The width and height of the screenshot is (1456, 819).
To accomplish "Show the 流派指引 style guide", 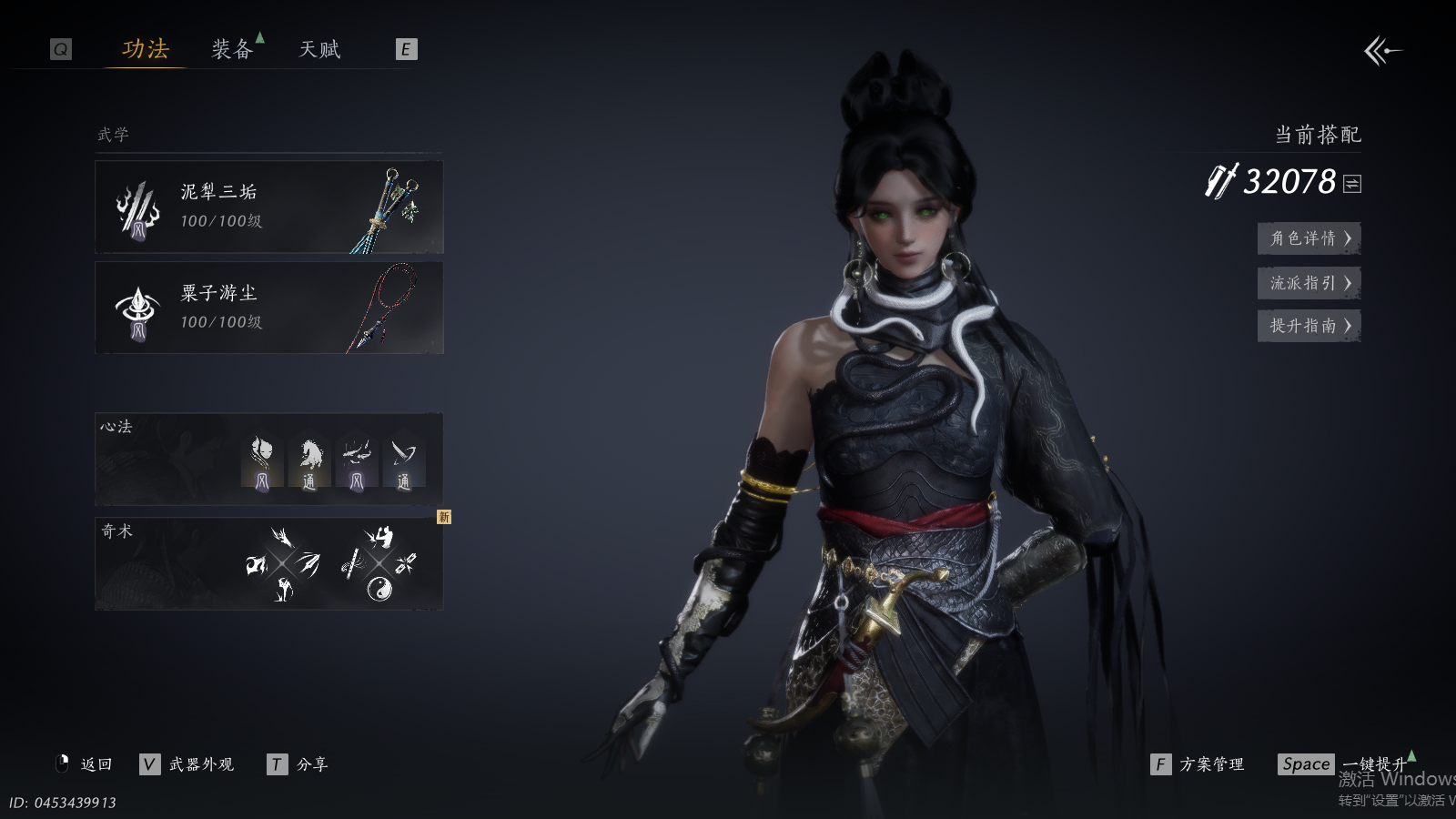I will click(1309, 283).
